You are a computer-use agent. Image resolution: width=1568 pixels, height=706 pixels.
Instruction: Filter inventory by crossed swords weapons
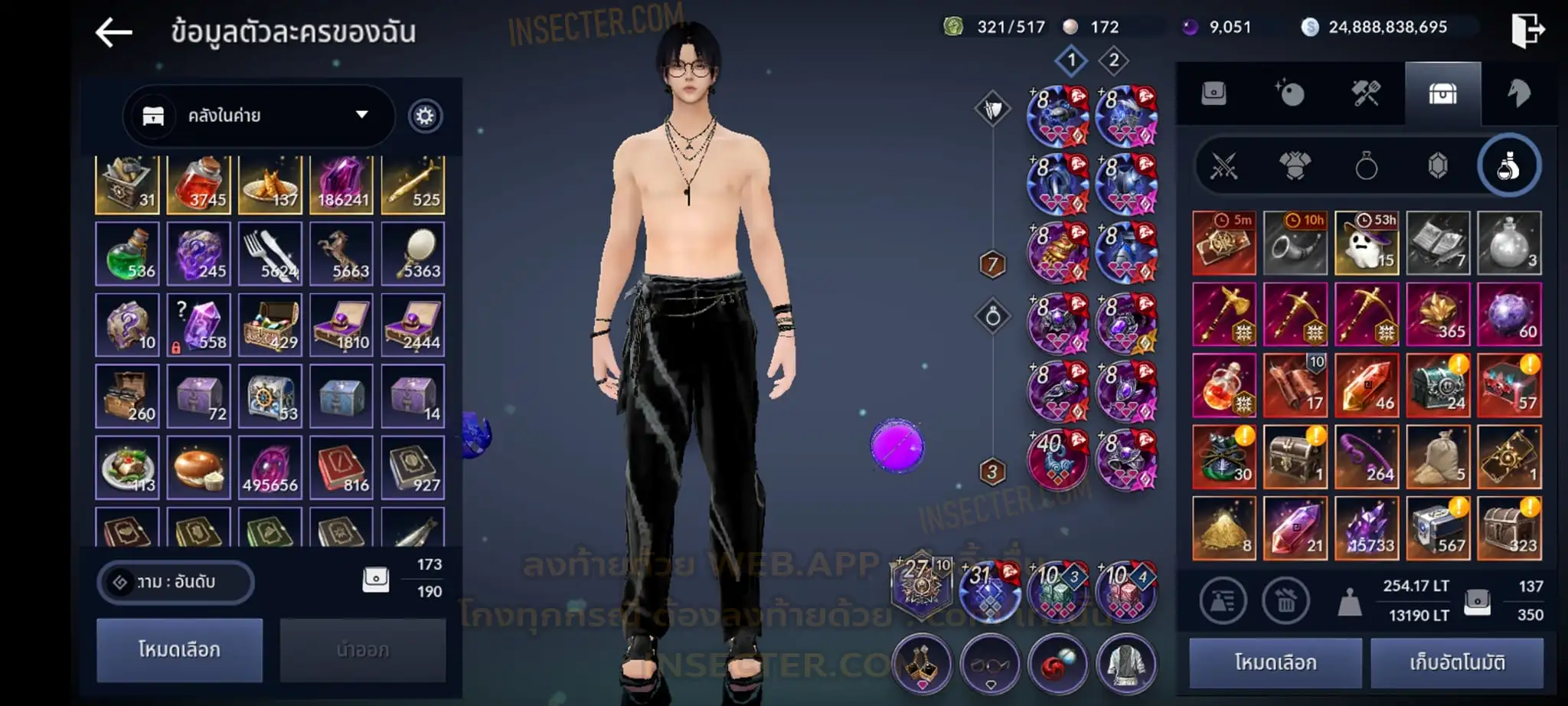pyautogui.click(x=1223, y=166)
